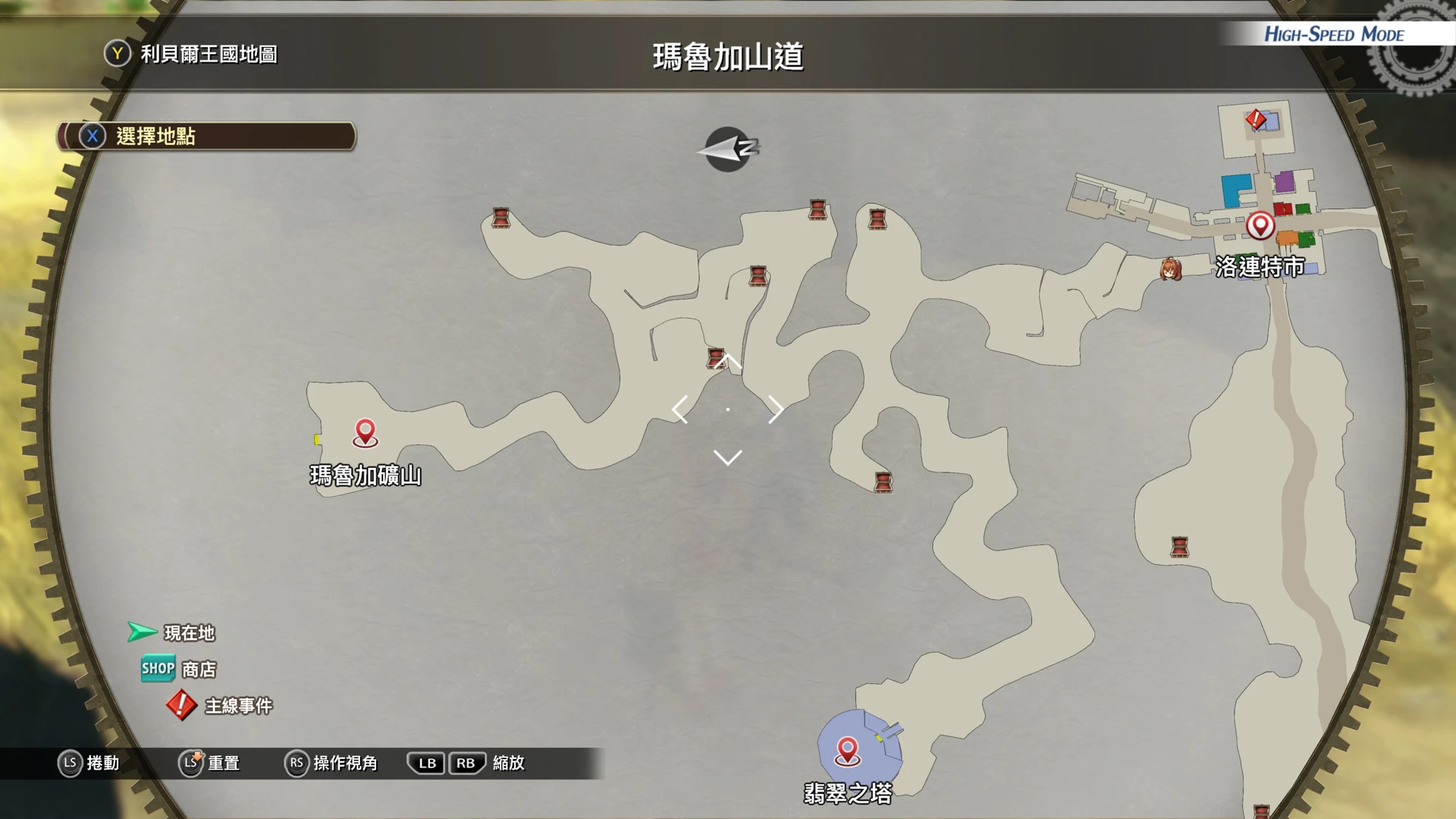This screenshot has width=1456, height=819.
Task: Click the left scroll arrow of the cursor
Action: 679,409
